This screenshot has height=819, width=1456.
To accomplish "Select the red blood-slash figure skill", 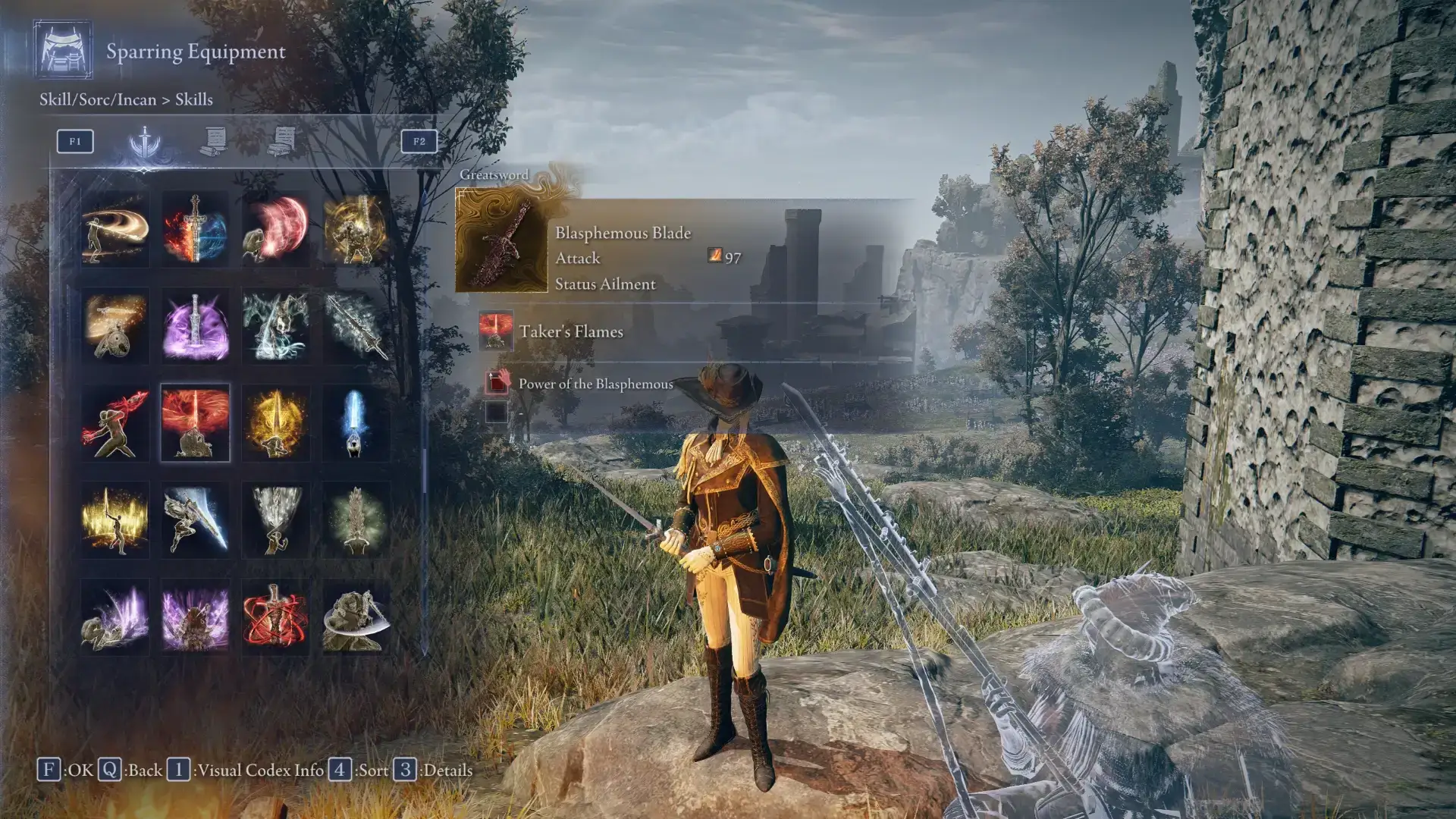I will coord(115,422).
